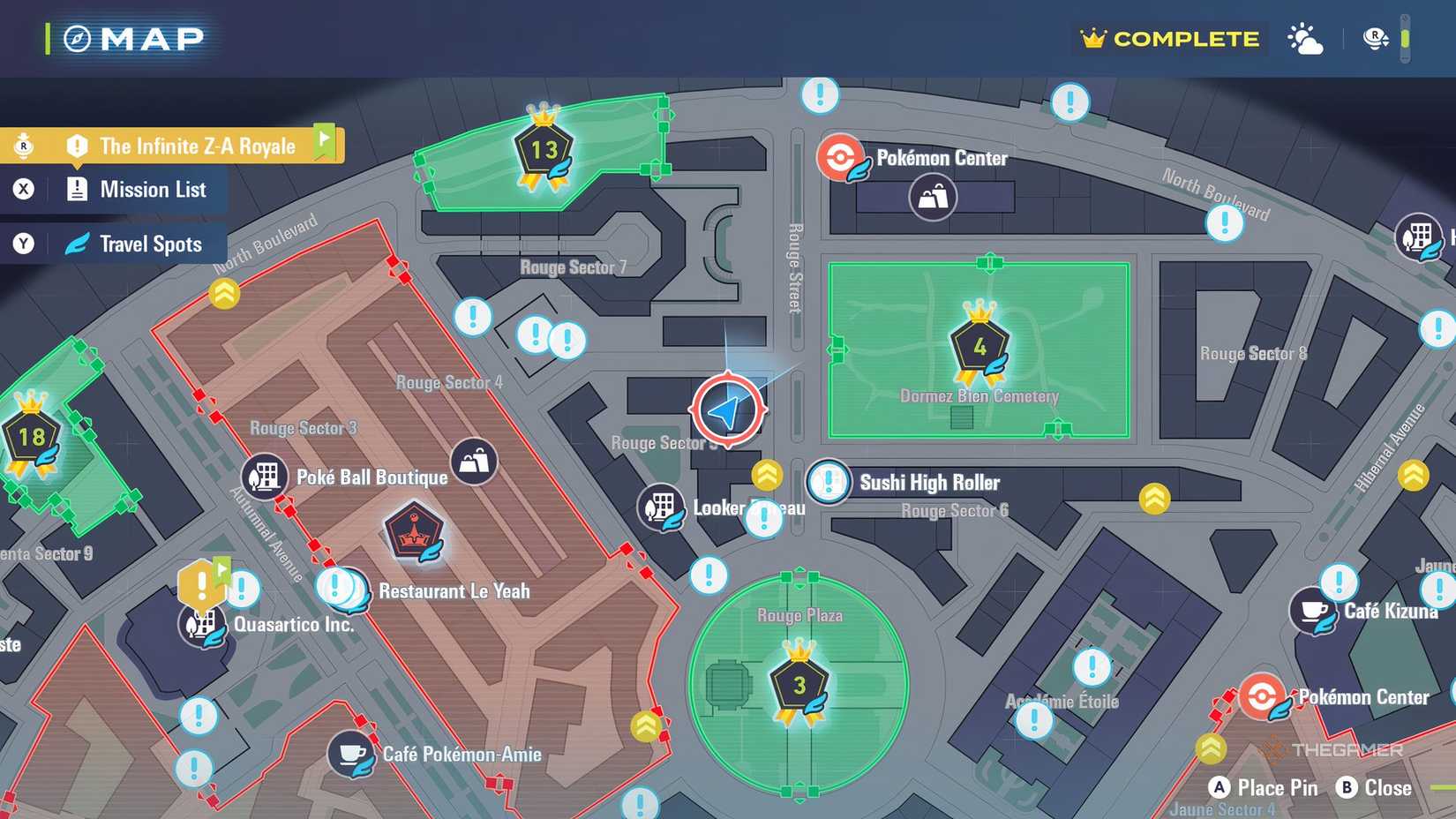
Task: Select Wild Zone 13 badge at the top
Action: (x=543, y=148)
